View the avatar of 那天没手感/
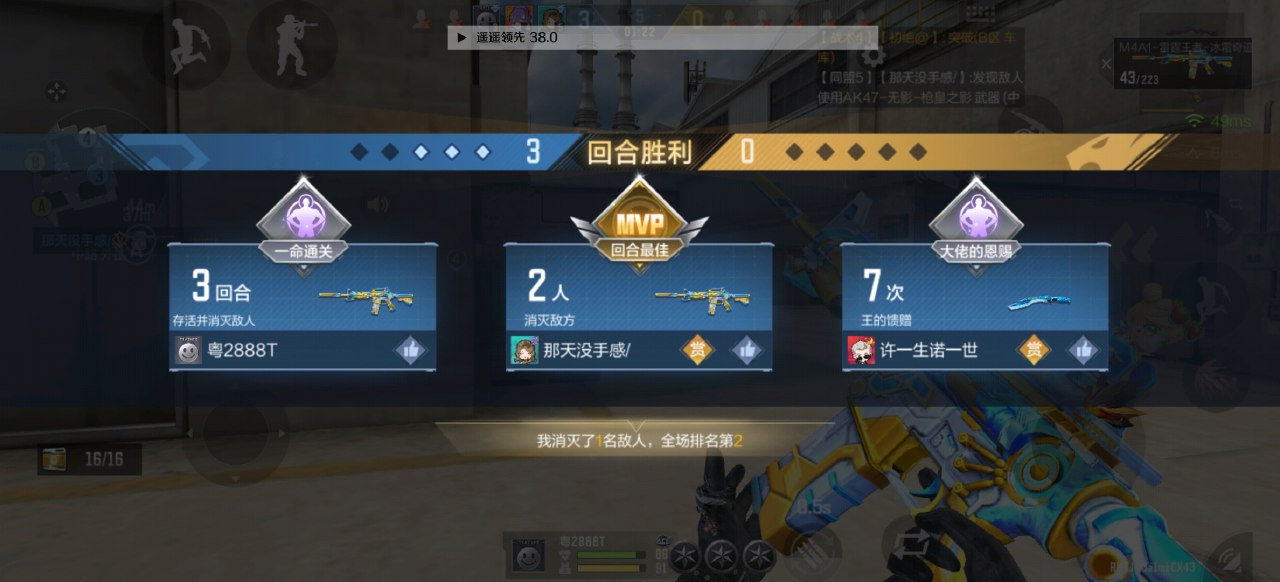Image resolution: width=1280 pixels, height=582 pixels. [525, 350]
